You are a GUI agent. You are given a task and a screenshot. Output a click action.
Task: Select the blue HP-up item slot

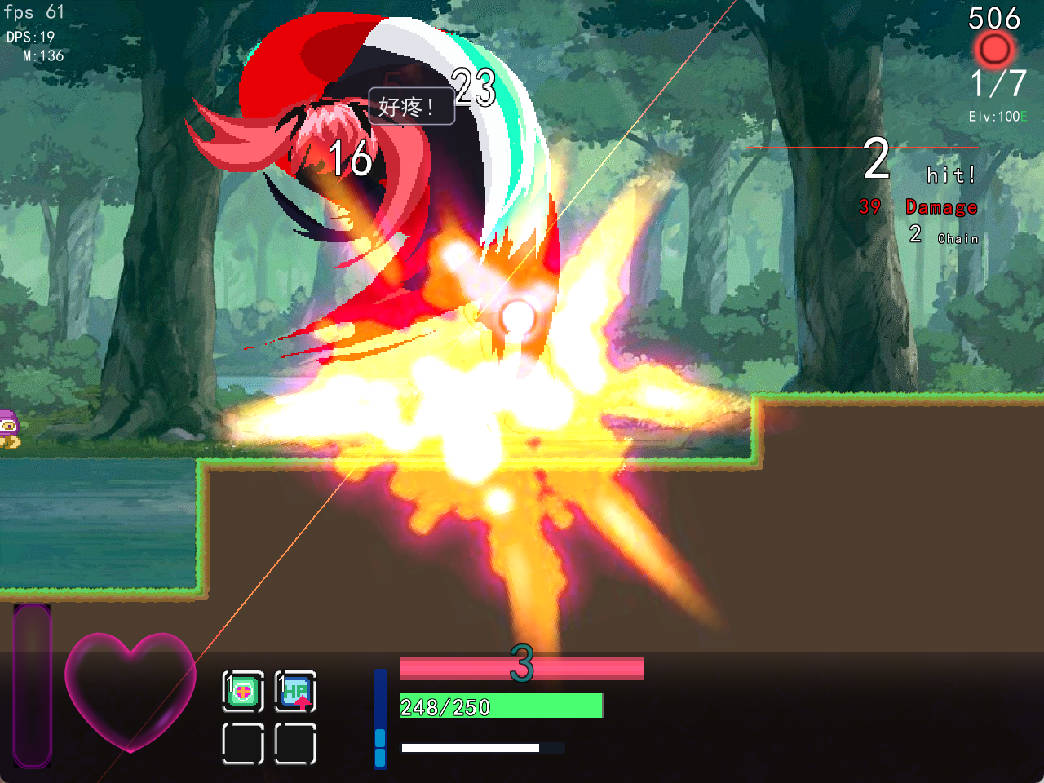click(x=295, y=691)
